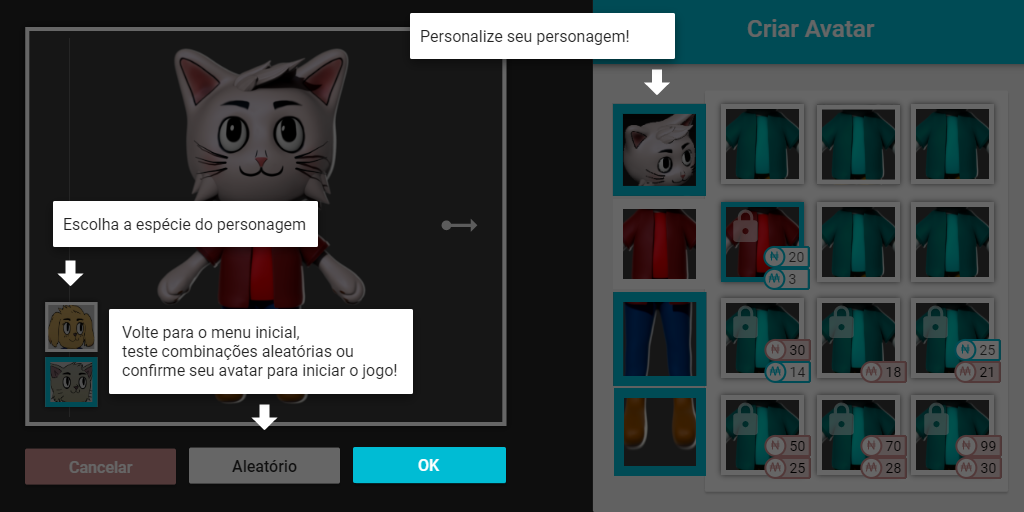The image size is (1024, 512).
Task: Cancel avatar creation with Cancelar
Action: pyautogui.click(x=100, y=466)
